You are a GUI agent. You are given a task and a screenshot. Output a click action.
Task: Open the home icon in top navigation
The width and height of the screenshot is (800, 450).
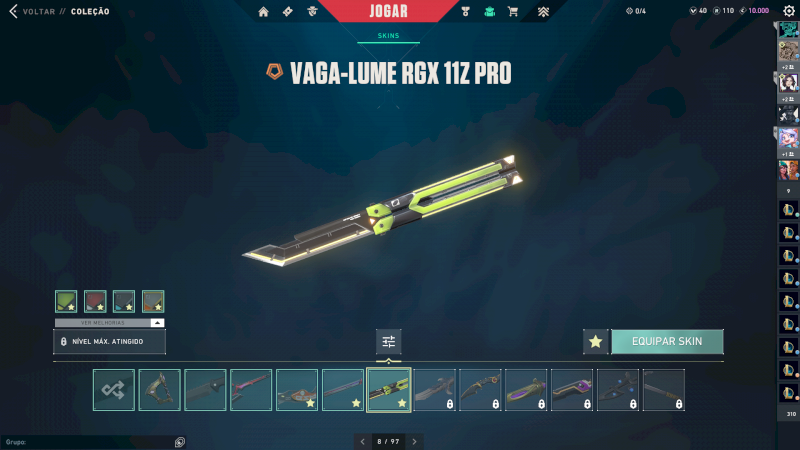[x=263, y=12]
